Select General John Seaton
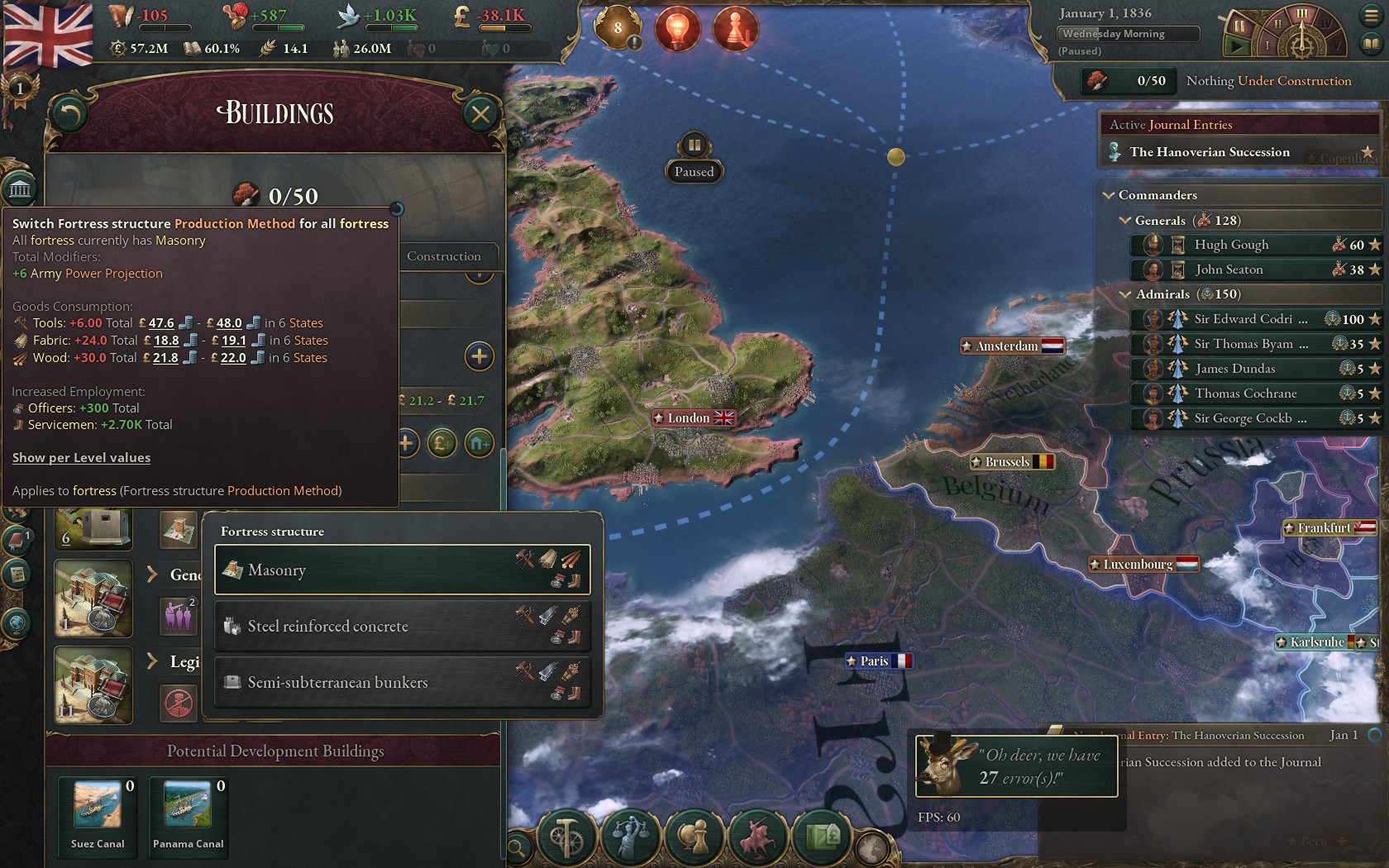Image resolution: width=1389 pixels, height=868 pixels. (1229, 269)
